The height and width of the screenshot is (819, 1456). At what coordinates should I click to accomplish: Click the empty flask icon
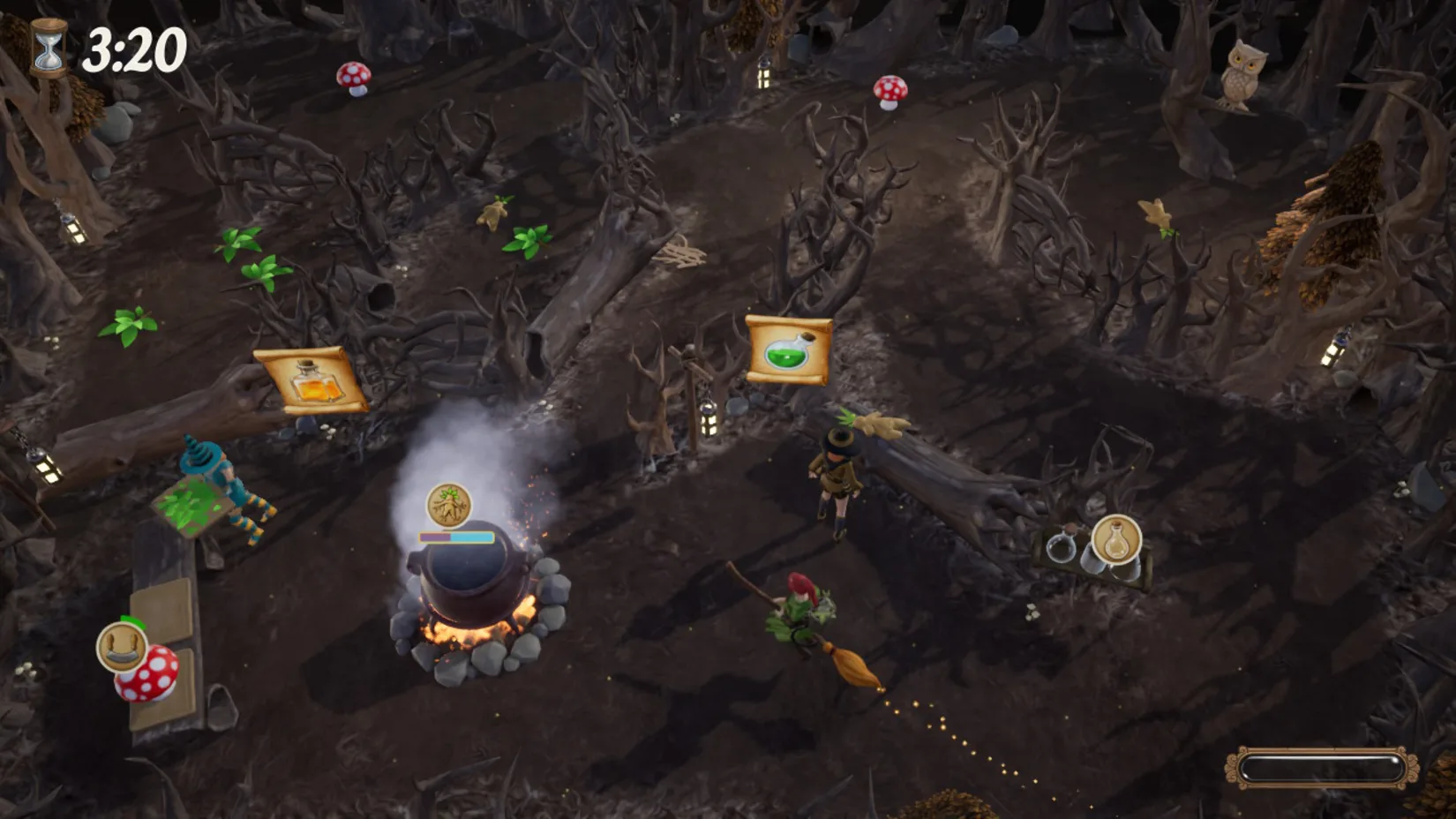point(1116,538)
